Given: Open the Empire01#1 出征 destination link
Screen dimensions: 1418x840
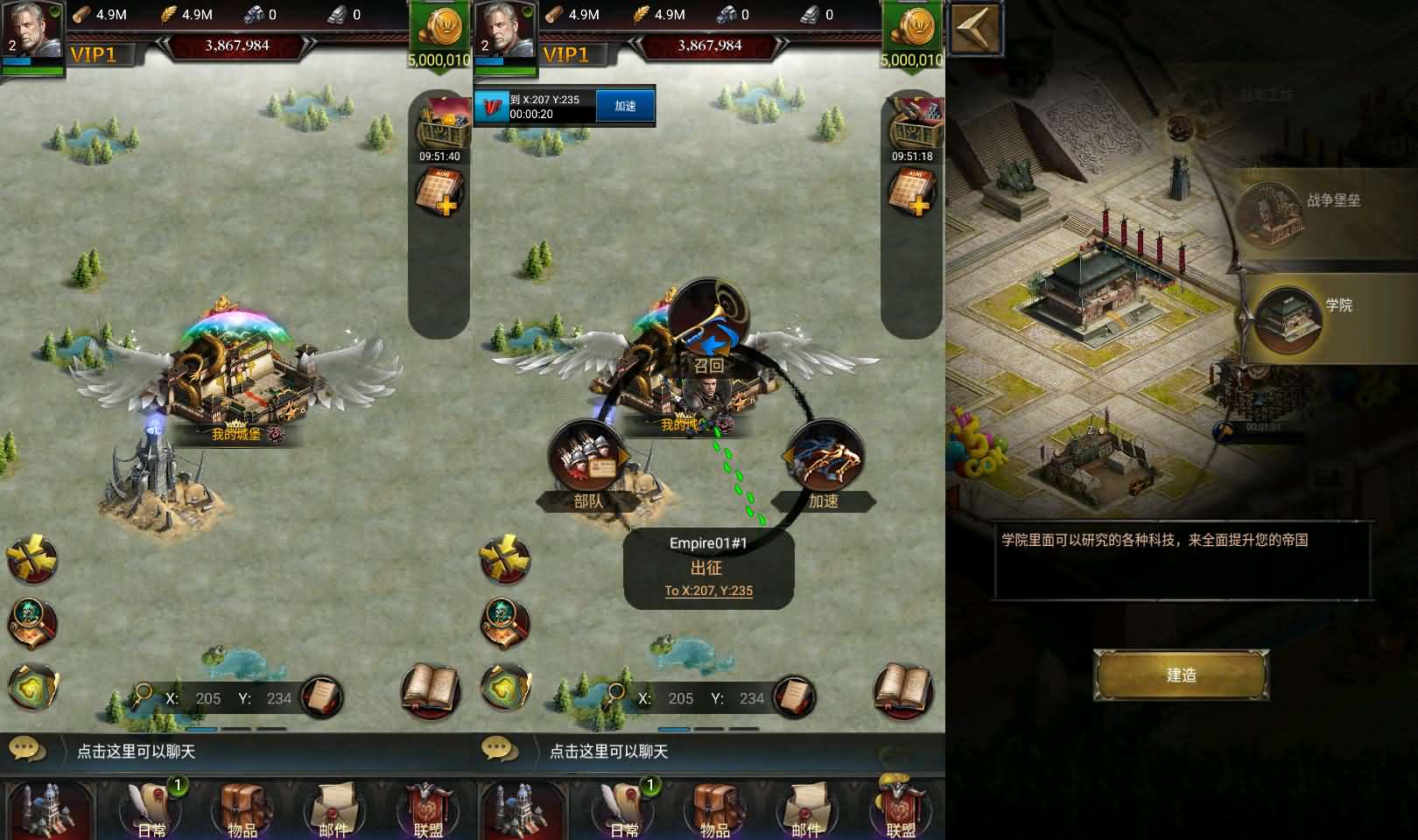Looking at the screenshot, I should point(711,590).
